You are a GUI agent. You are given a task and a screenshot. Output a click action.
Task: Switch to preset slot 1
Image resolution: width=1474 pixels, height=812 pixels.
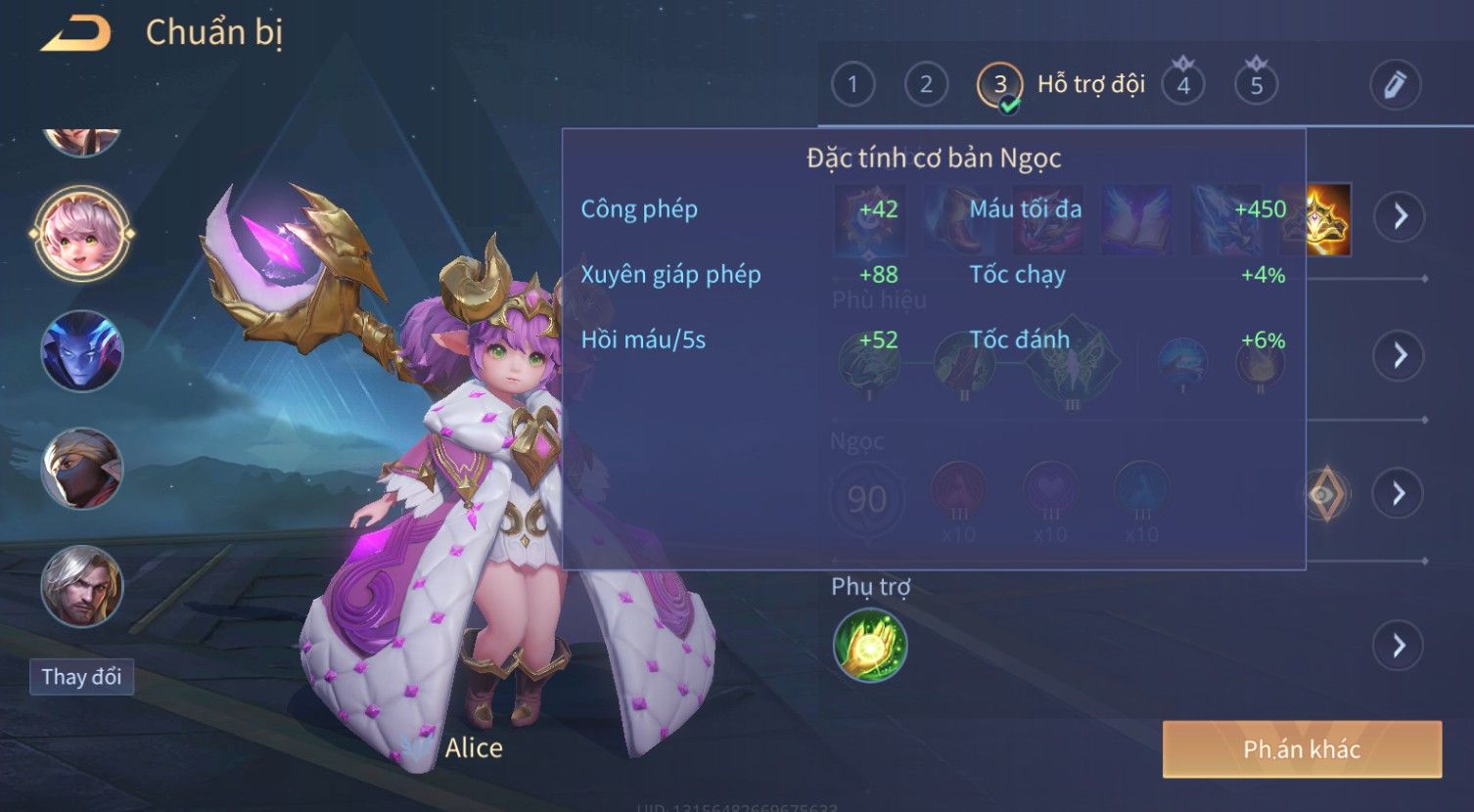click(x=852, y=85)
